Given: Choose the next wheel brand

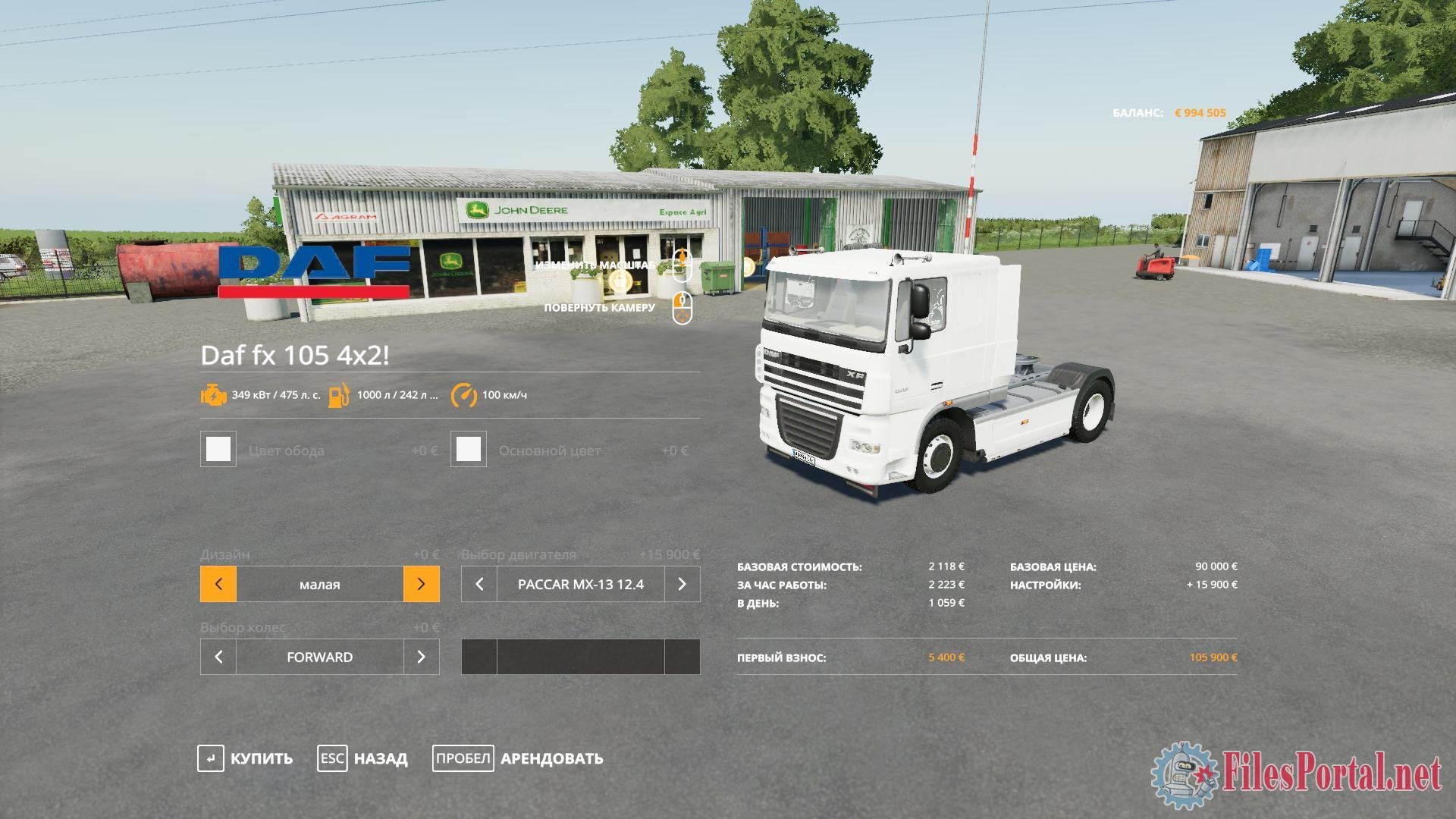Looking at the screenshot, I should pos(421,657).
